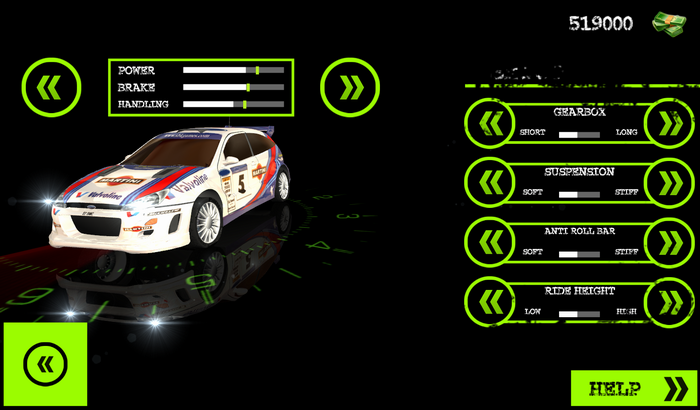Soften the anti roll bar

[490, 241]
